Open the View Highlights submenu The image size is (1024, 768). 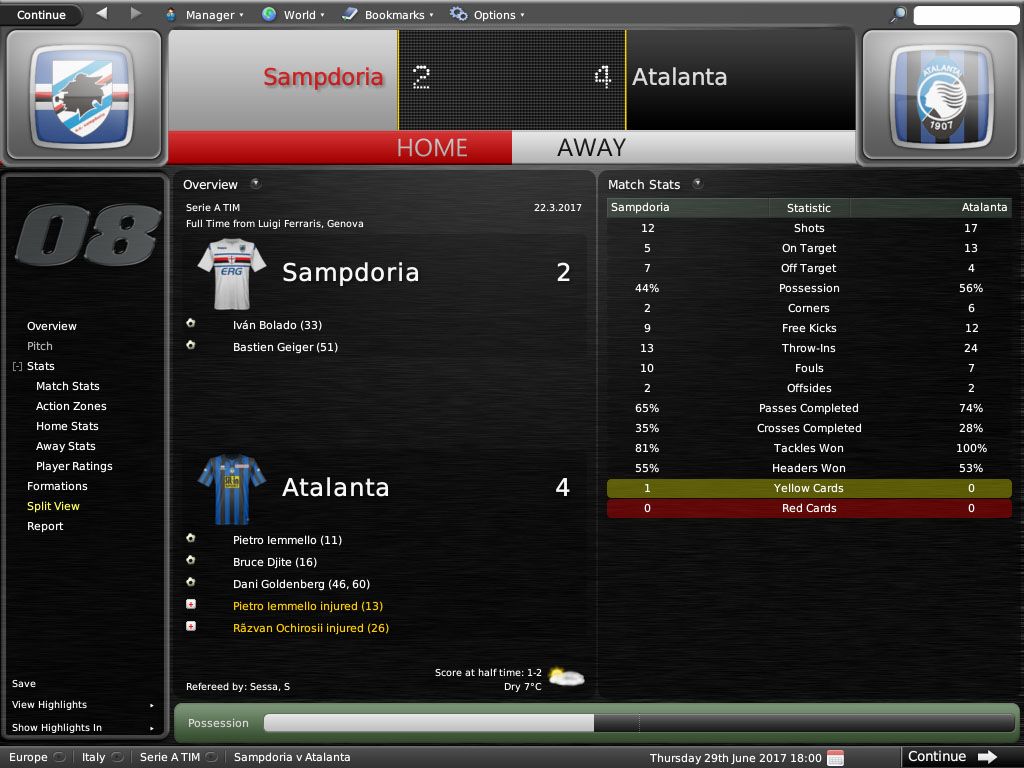(50, 705)
